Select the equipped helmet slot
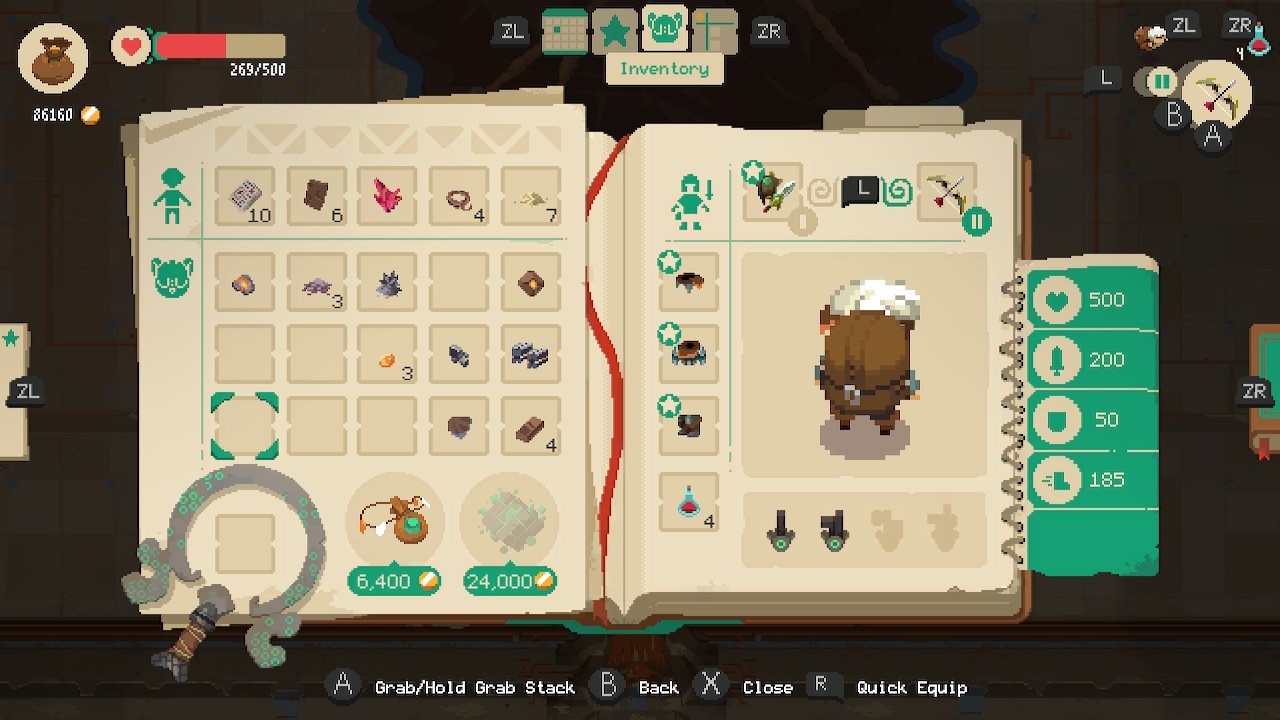1280x720 pixels. coord(689,282)
